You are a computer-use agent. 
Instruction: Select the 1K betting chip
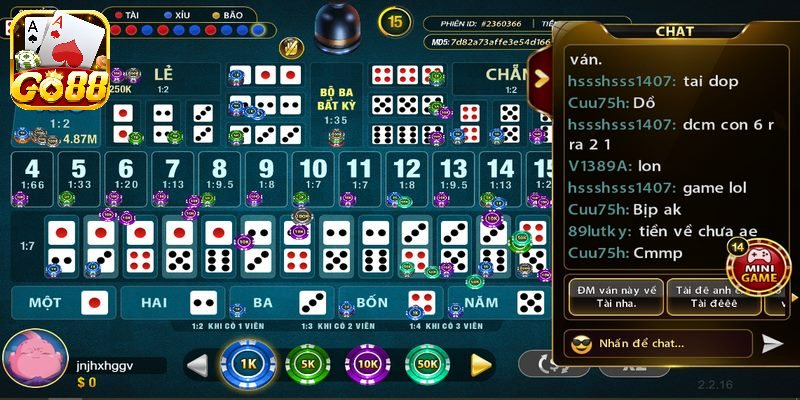tap(244, 364)
